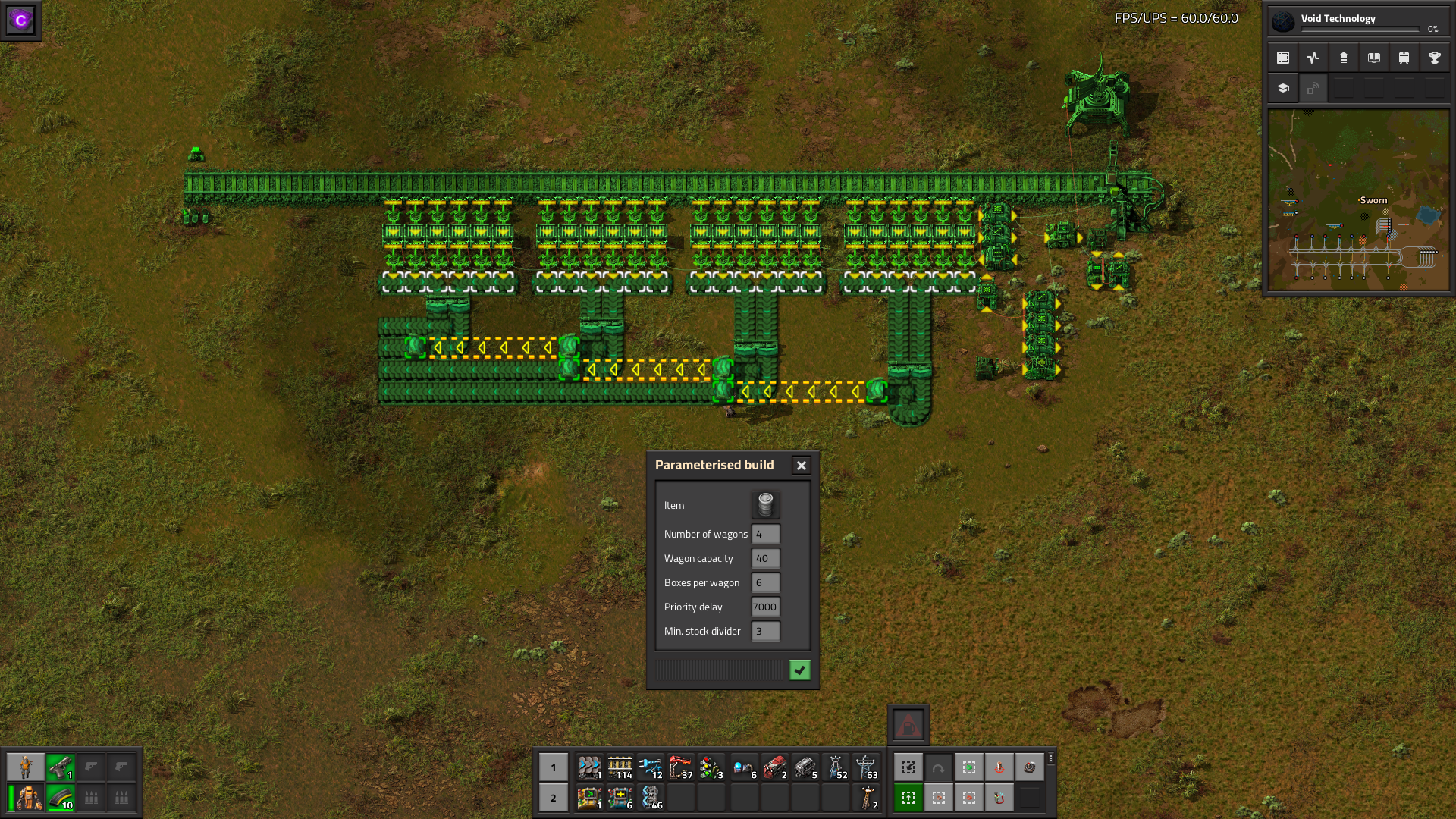Pick the rail item with count 114
This screenshot has height=819, width=1456.
[x=620, y=767]
